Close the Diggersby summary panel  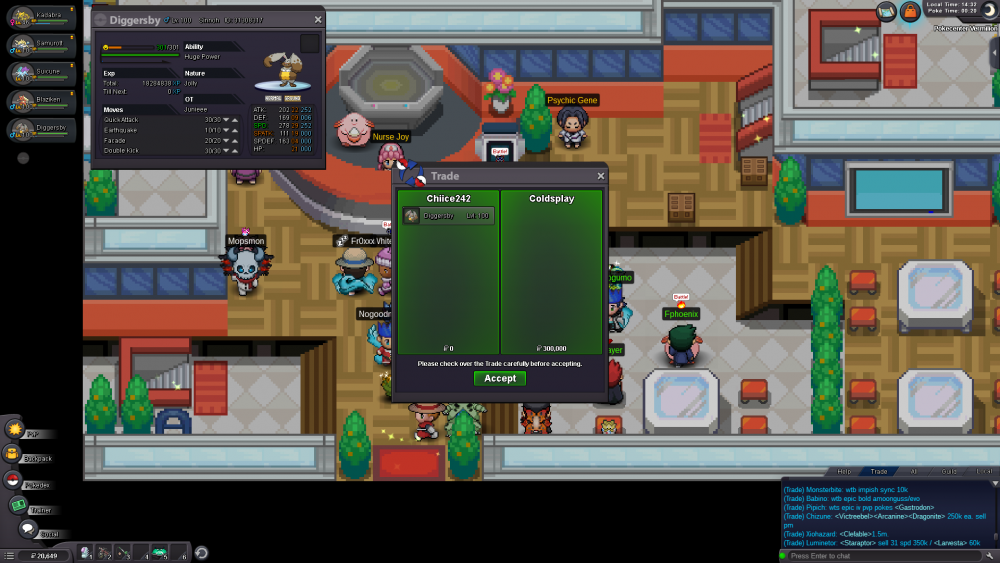pos(318,19)
